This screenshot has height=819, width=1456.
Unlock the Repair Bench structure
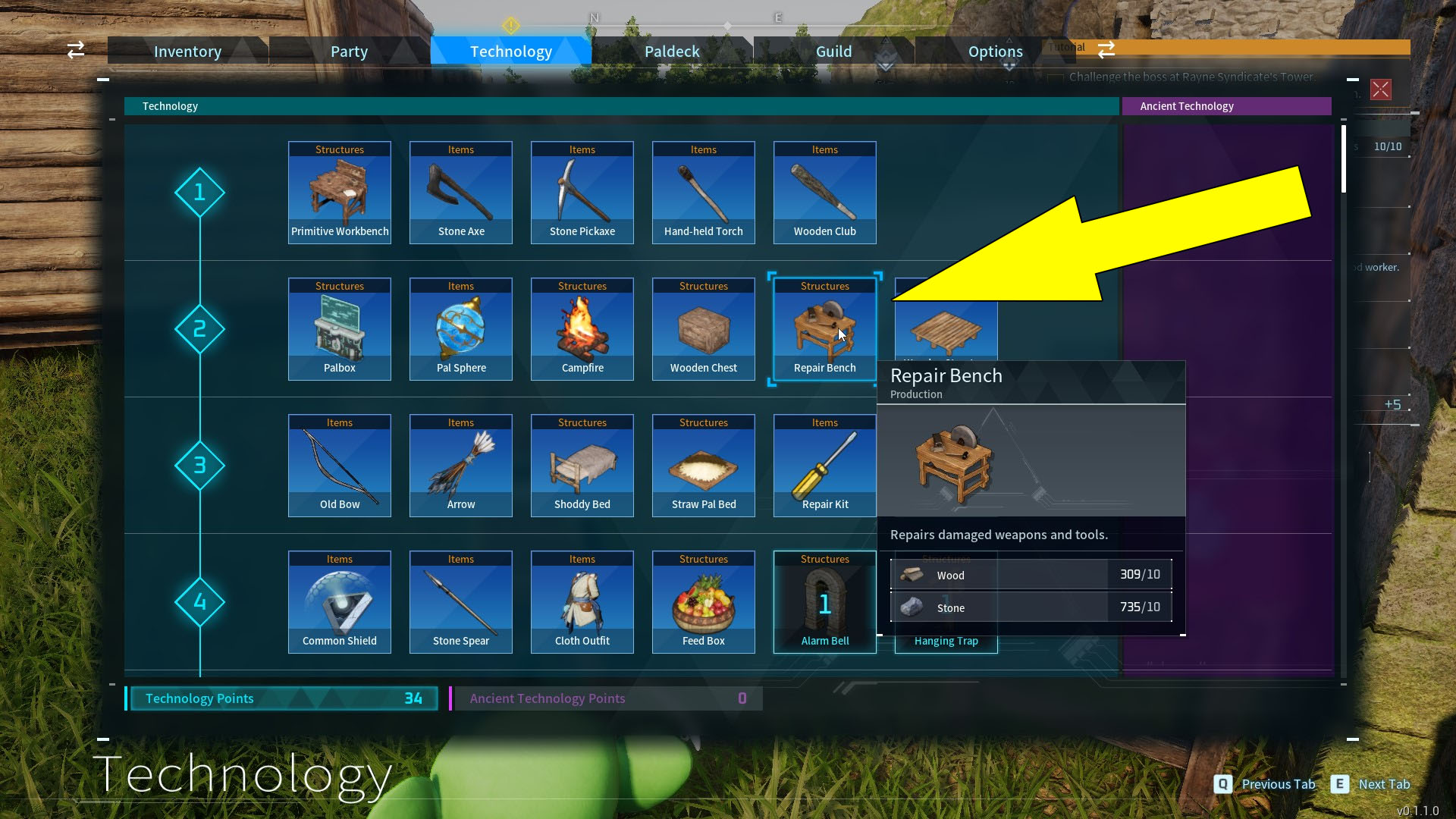click(x=824, y=328)
